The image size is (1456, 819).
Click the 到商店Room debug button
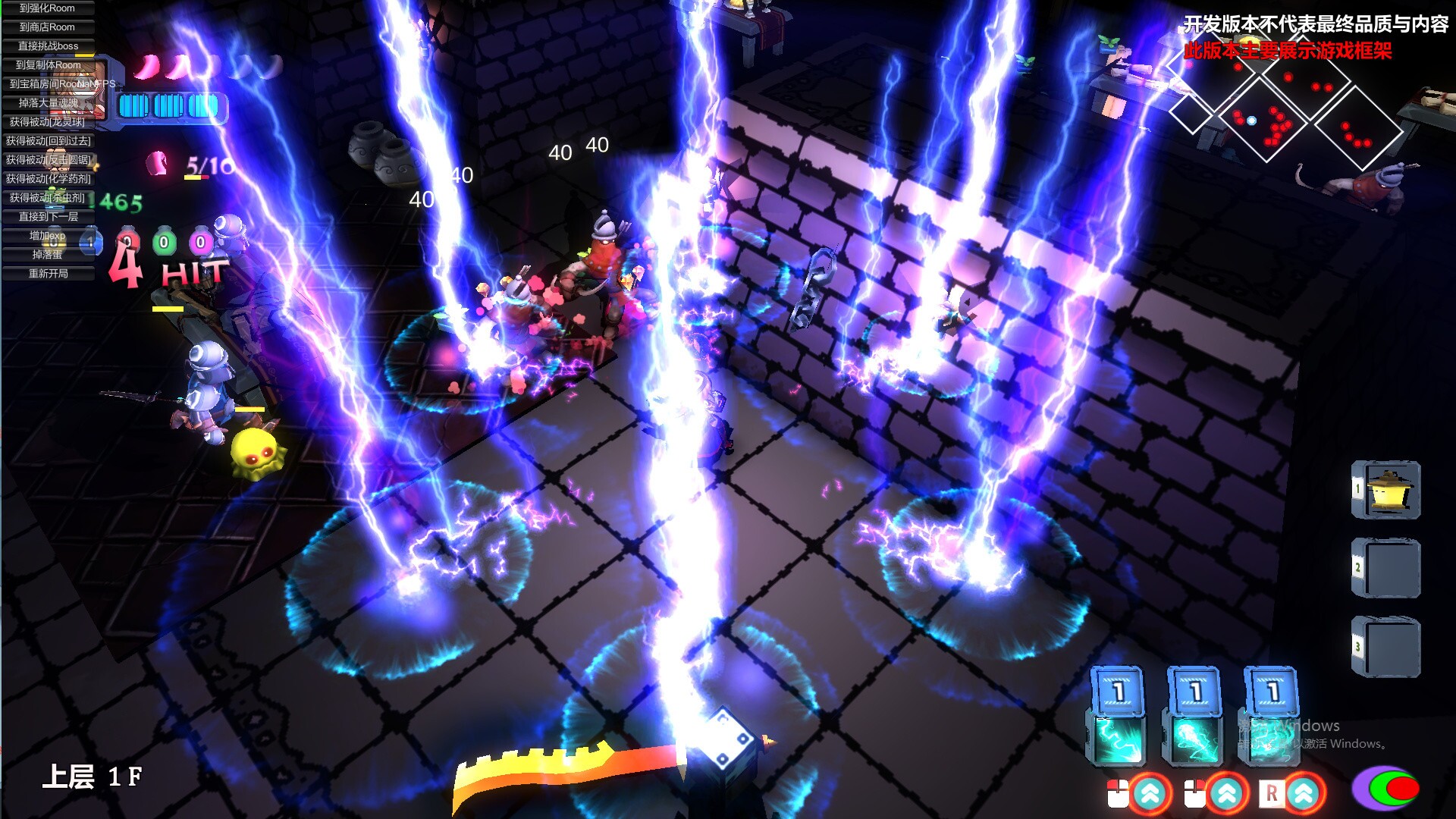pyautogui.click(x=47, y=27)
